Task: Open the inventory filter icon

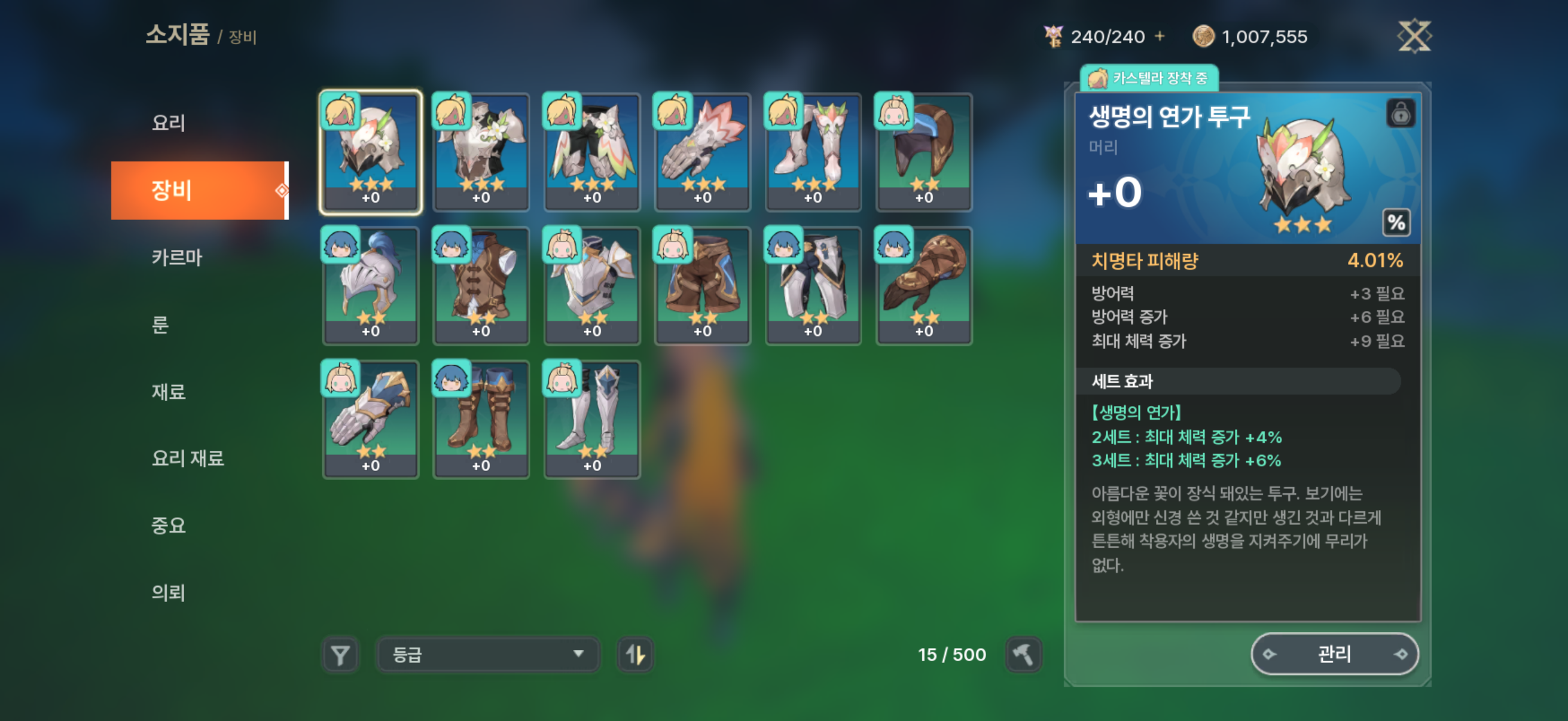Action: pyautogui.click(x=341, y=655)
